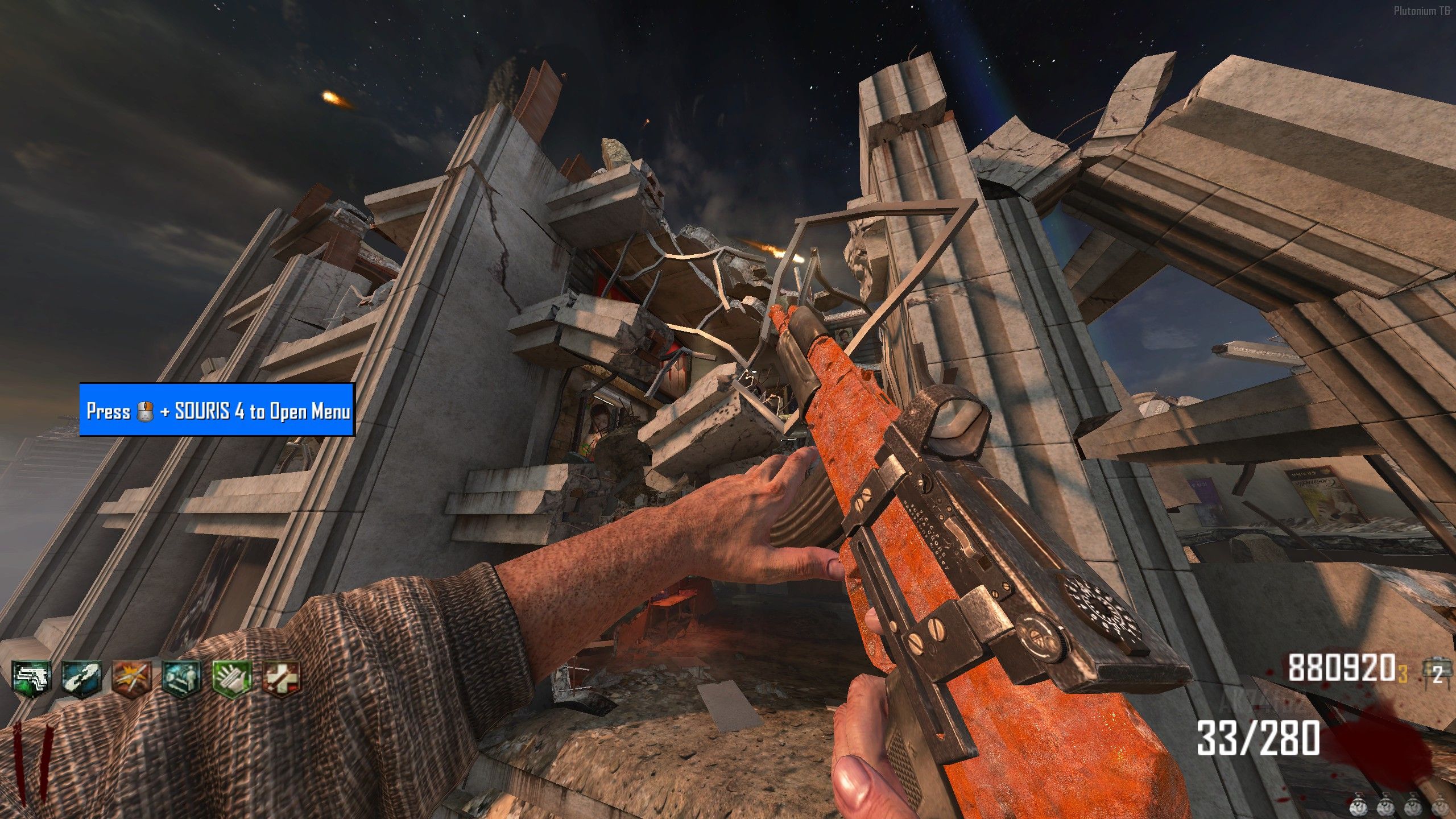Select the Juggernog cross perk icon
The image size is (1456, 819).
(281, 677)
